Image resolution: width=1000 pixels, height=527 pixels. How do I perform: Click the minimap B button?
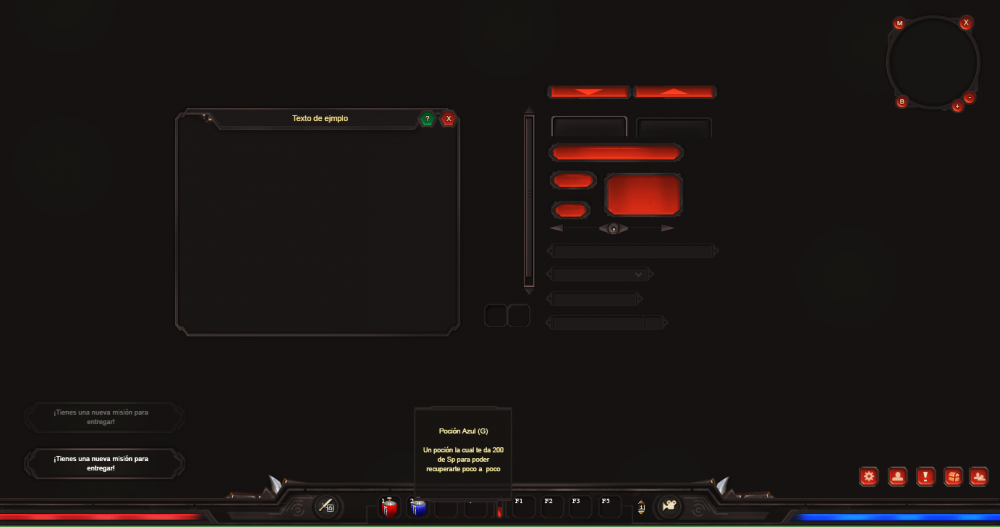click(901, 101)
